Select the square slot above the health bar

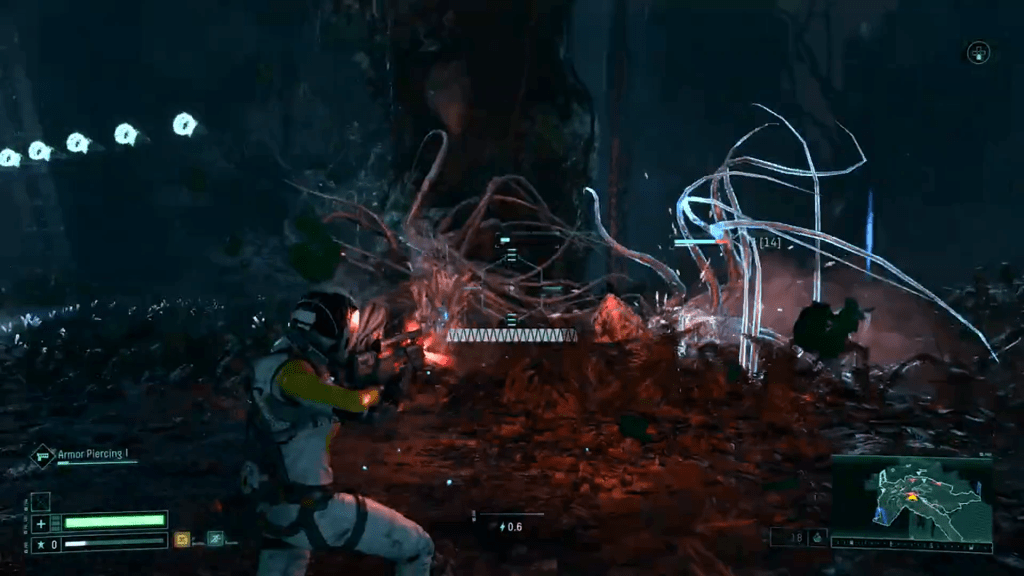click(x=40, y=502)
